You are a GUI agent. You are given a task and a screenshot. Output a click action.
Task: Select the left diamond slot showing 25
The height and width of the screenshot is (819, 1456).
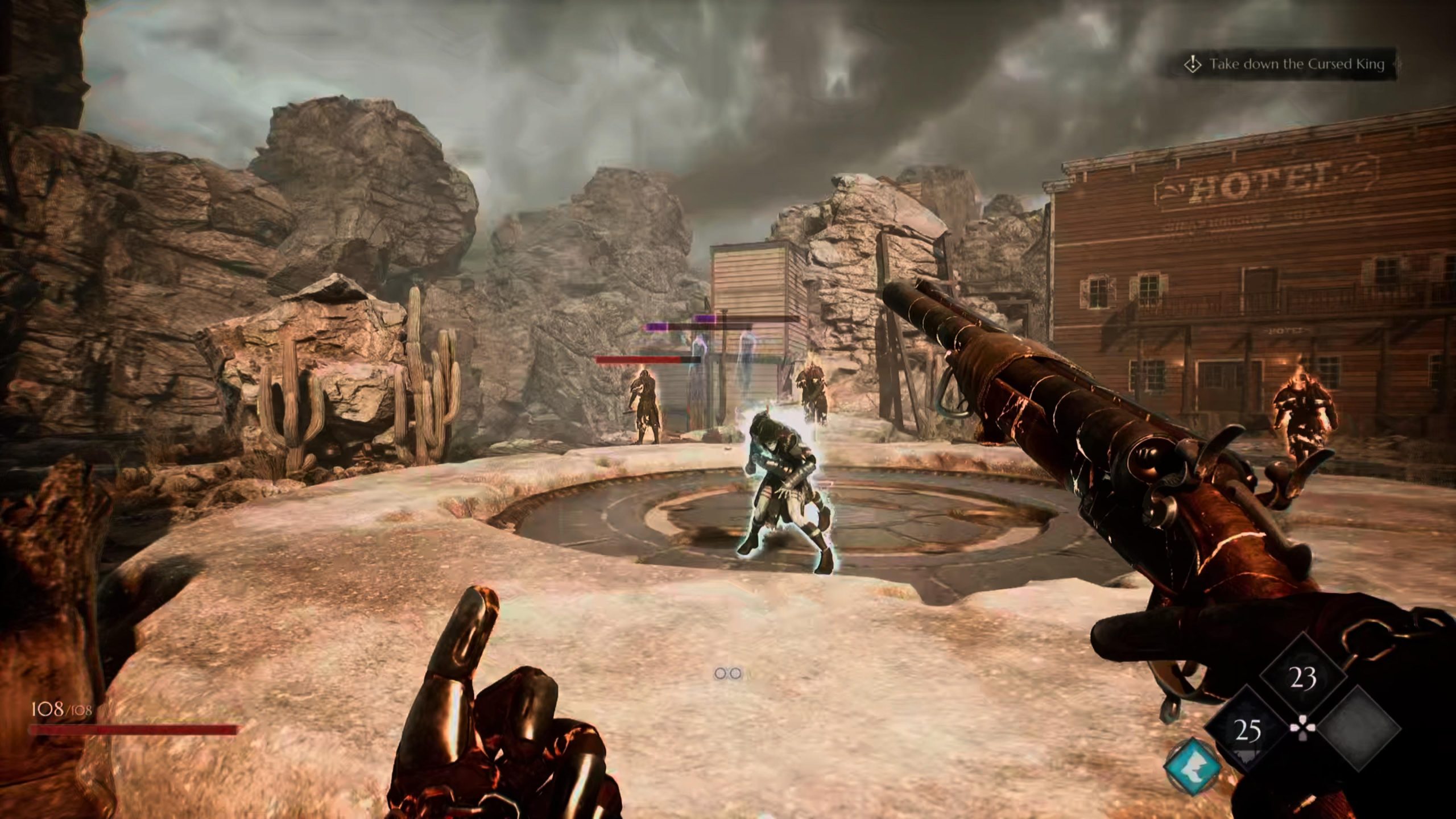coord(1247,731)
